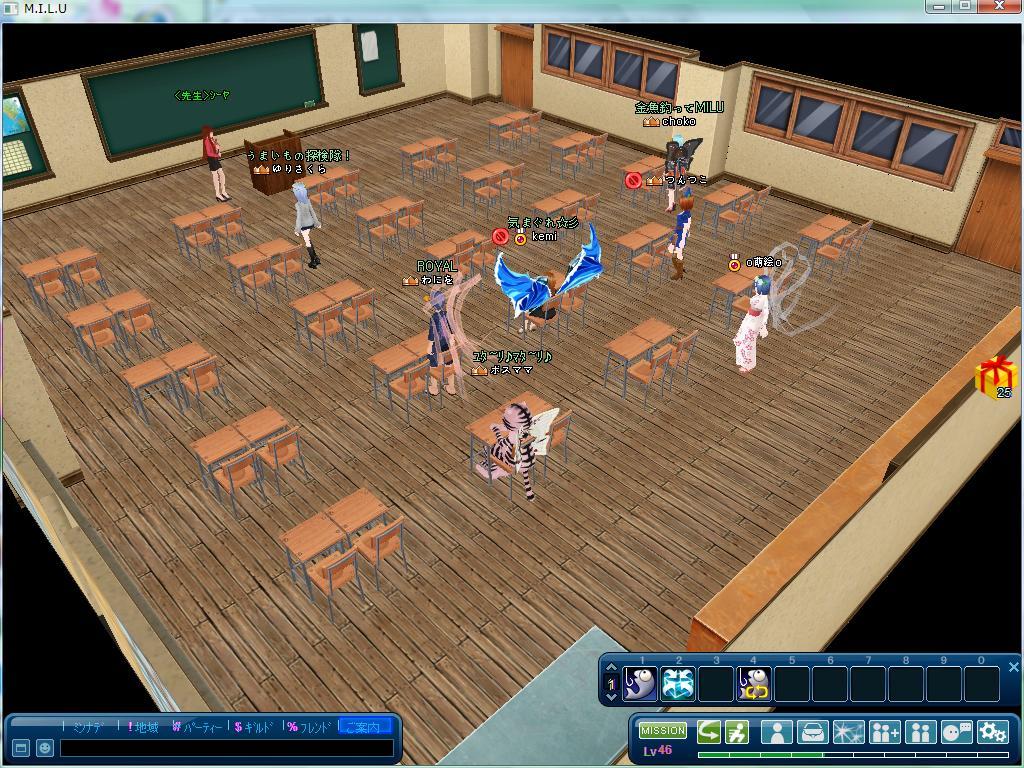
Task: Open the smiley emoticon button
Action: click(45, 748)
